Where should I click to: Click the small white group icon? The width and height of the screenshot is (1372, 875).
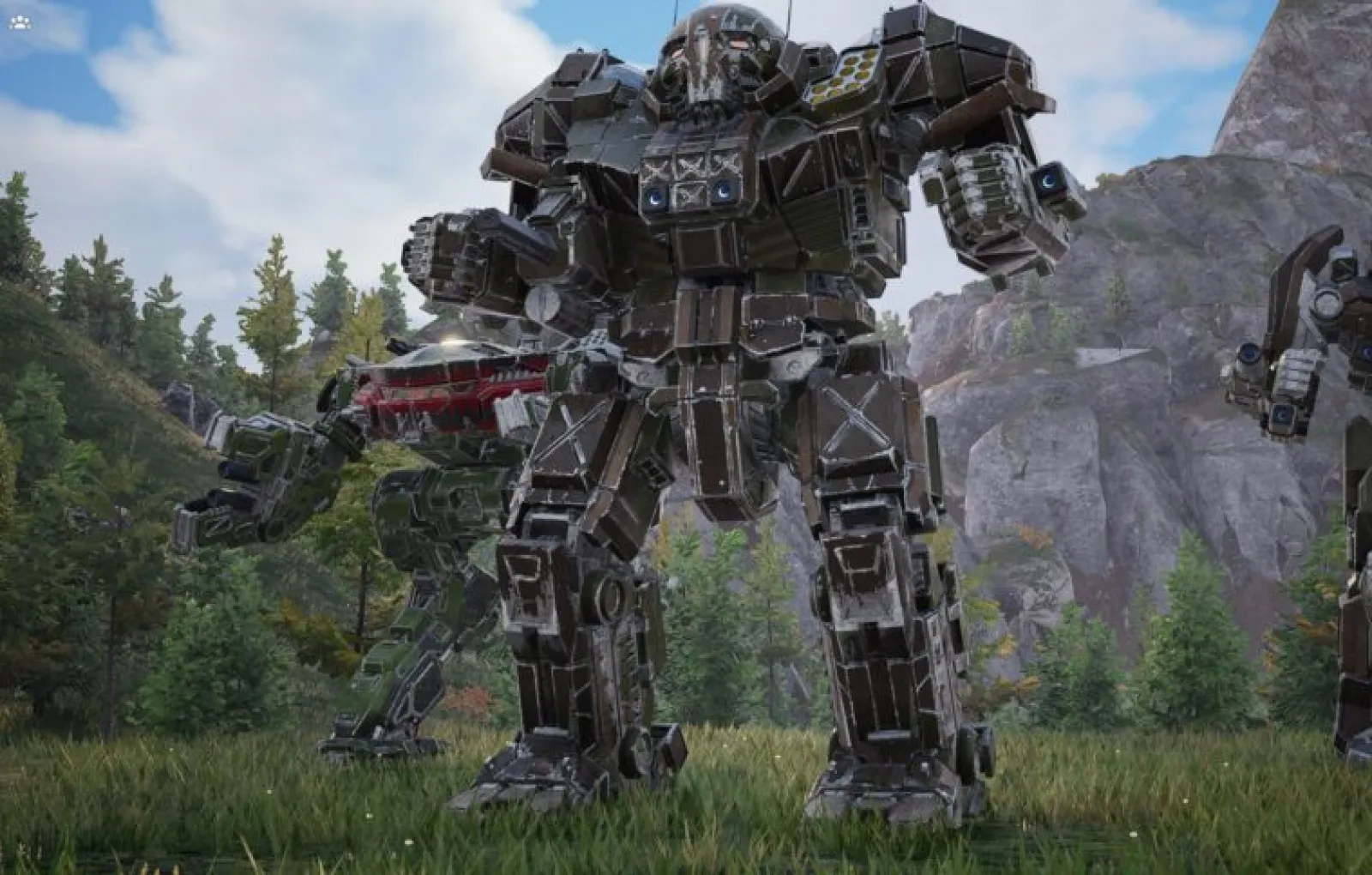[x=18, y=23]
